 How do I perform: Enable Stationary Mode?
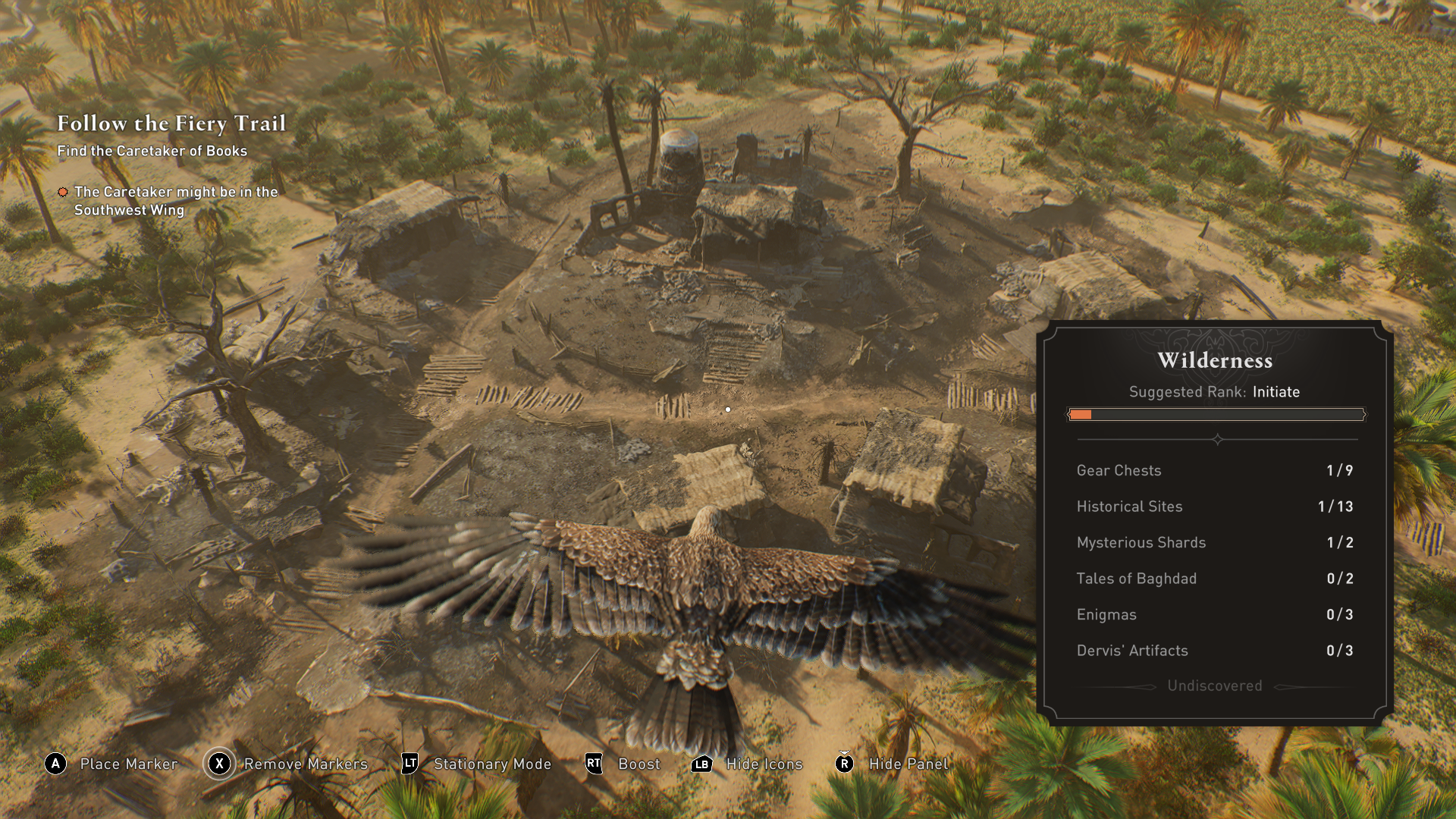click(x=491, y=764)
